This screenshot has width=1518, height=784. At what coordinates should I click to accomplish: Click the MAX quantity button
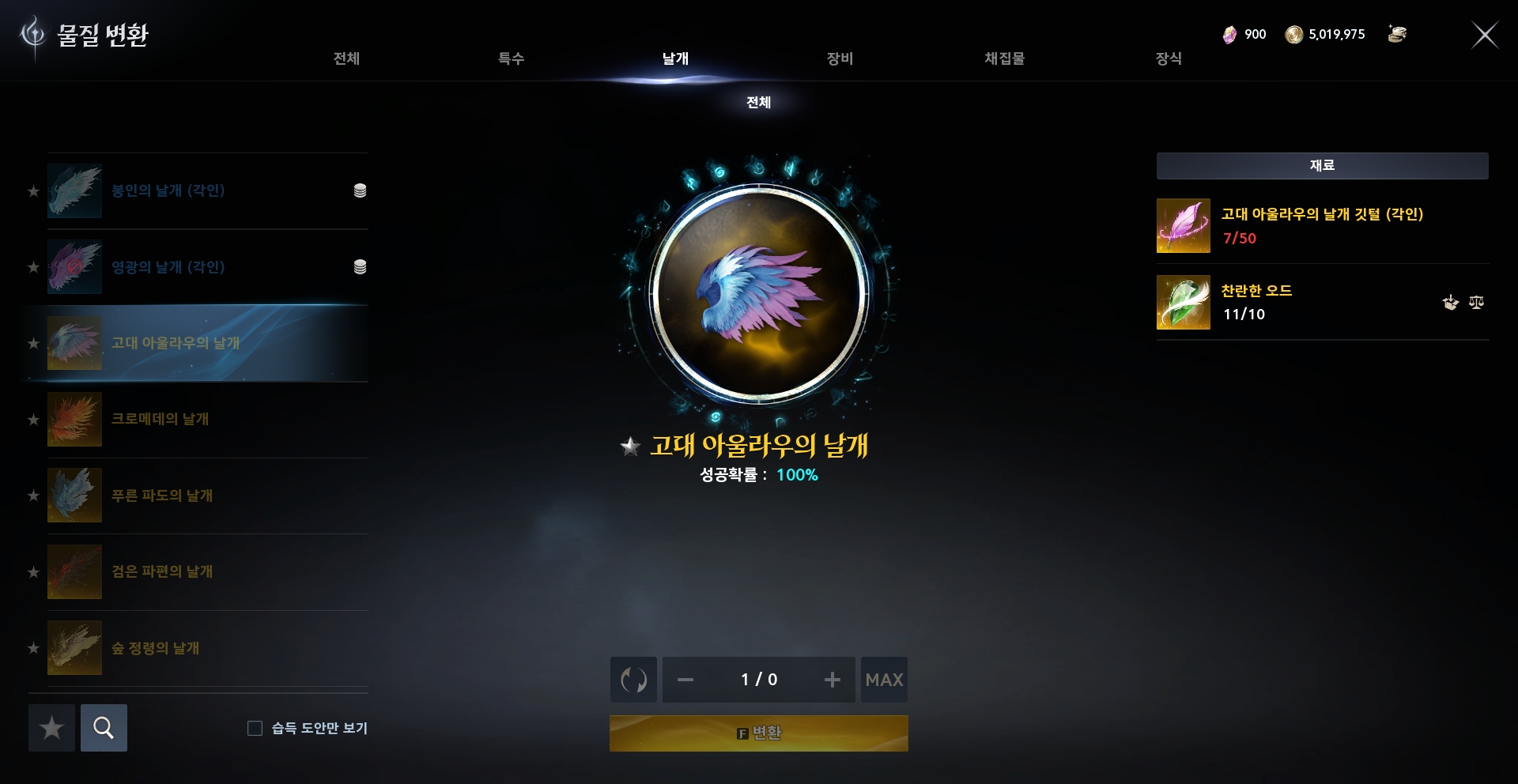coord(884,680)
